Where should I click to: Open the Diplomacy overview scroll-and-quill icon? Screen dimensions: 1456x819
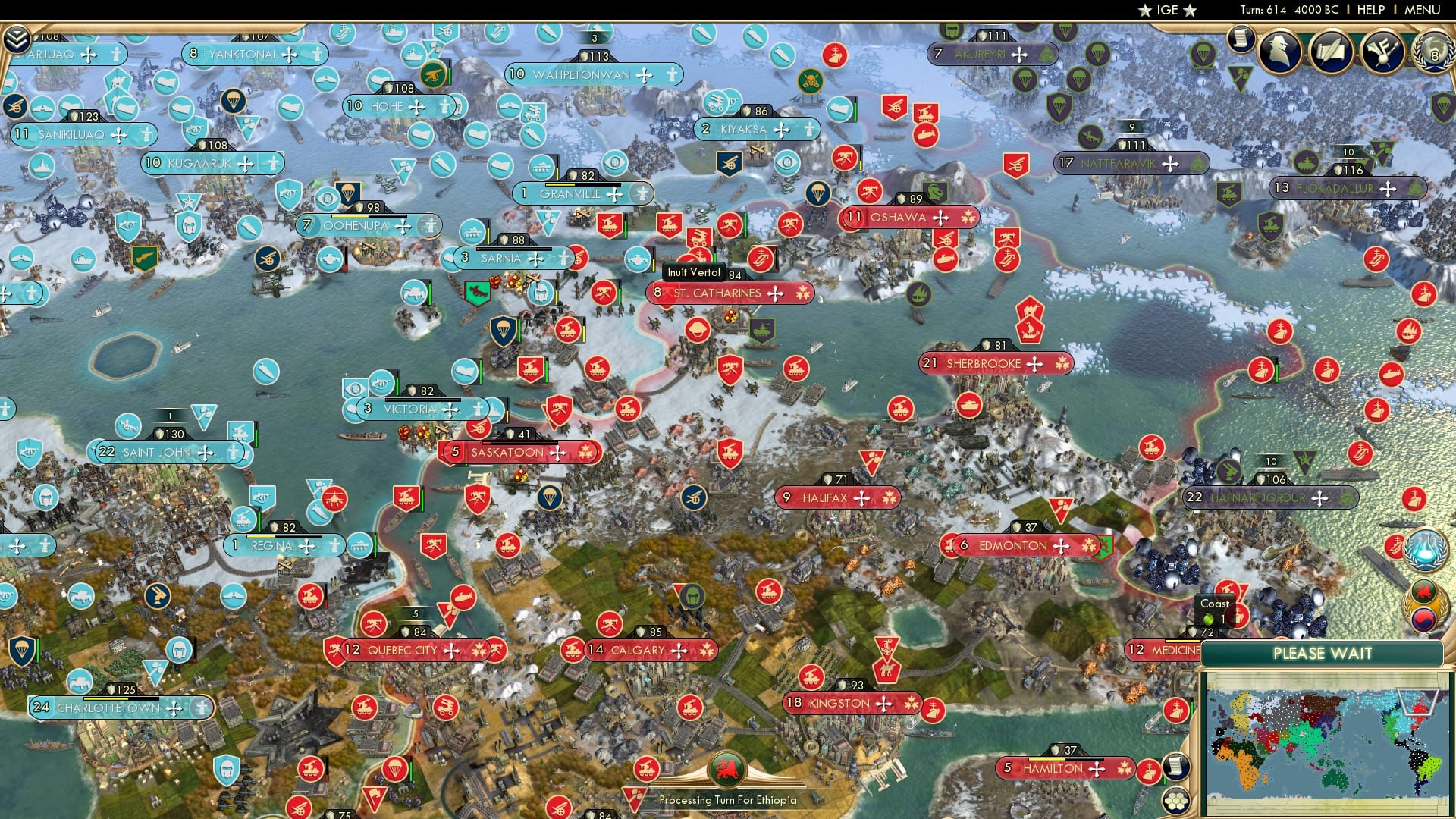tap(1332, 52)
